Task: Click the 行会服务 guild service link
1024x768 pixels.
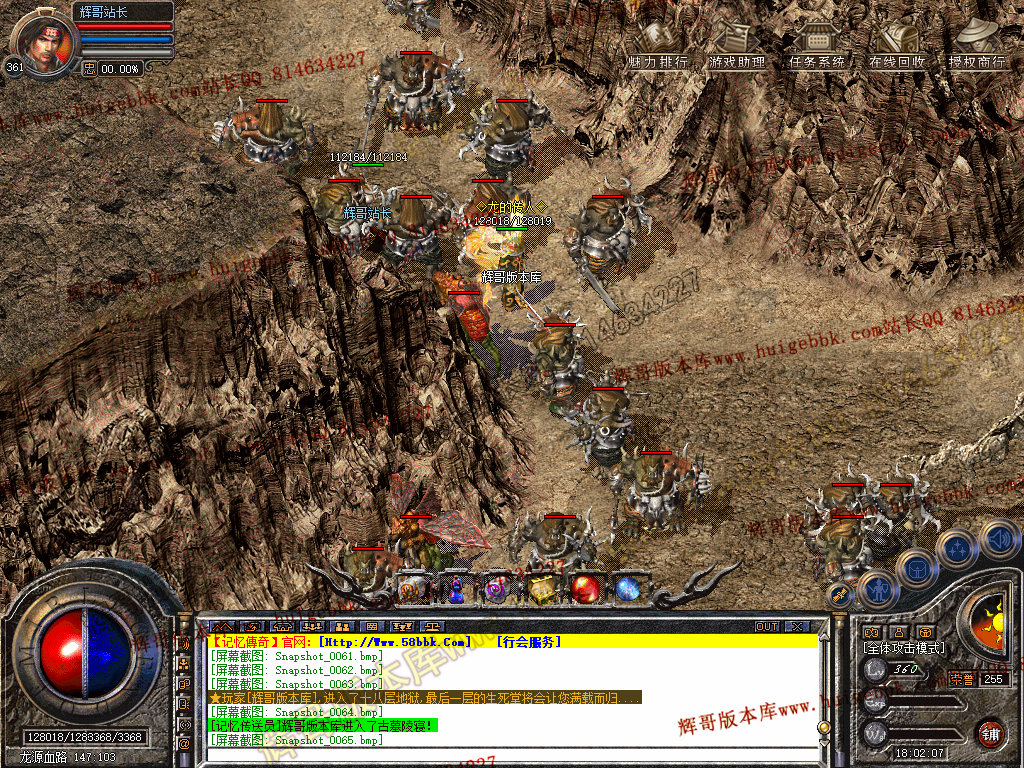Action: pos(529,641)
